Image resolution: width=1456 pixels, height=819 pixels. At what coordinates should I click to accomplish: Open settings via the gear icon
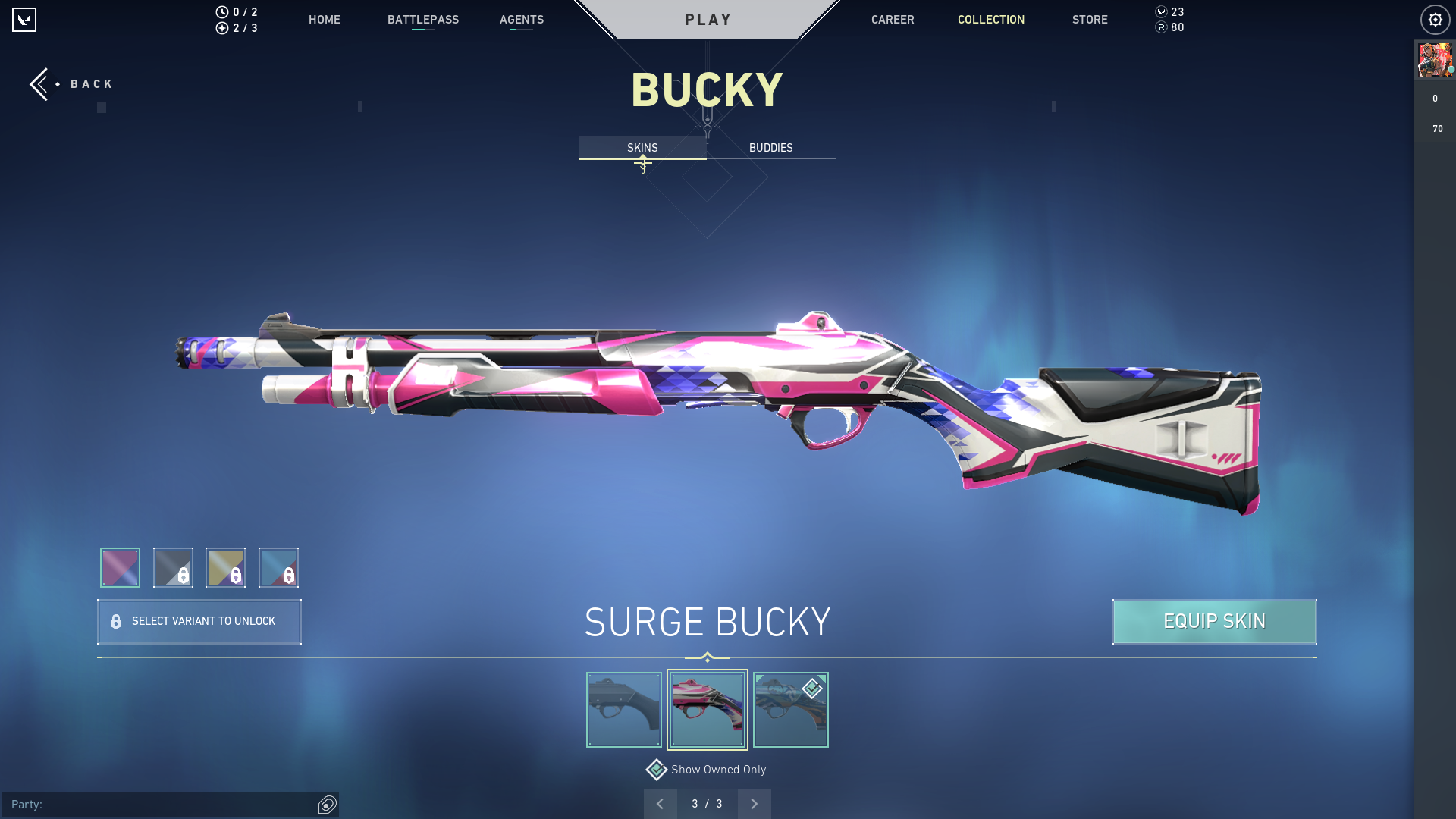(1435, 20)
